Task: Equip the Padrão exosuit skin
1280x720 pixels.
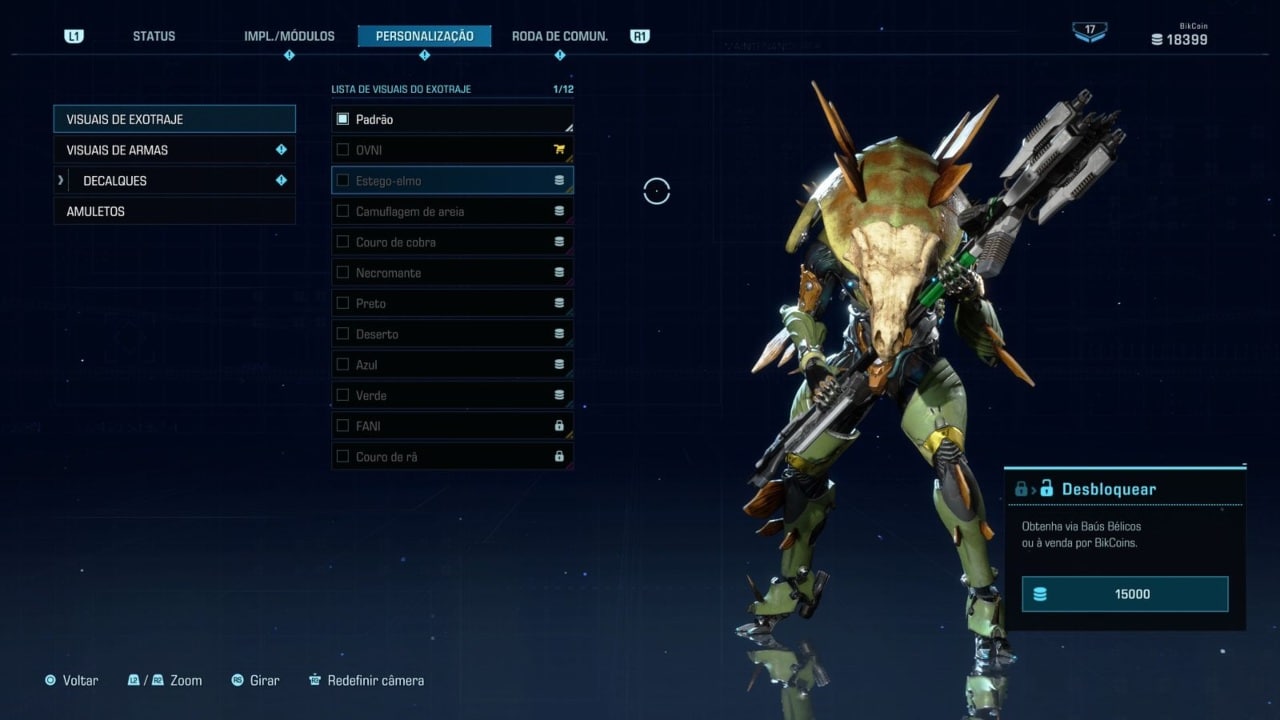Action: click(x=452, y=120)
